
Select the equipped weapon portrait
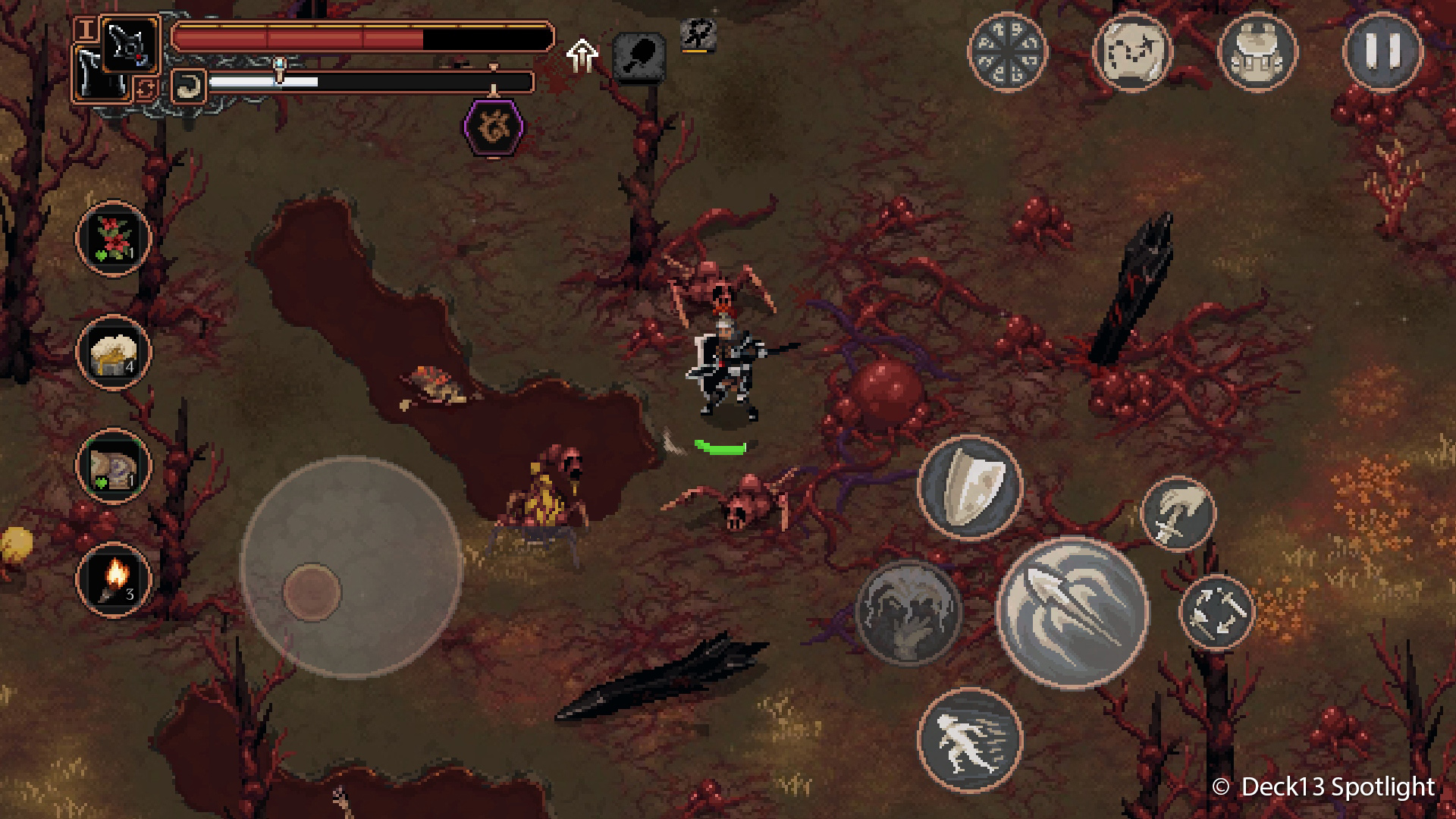click(x=130, y=44)
